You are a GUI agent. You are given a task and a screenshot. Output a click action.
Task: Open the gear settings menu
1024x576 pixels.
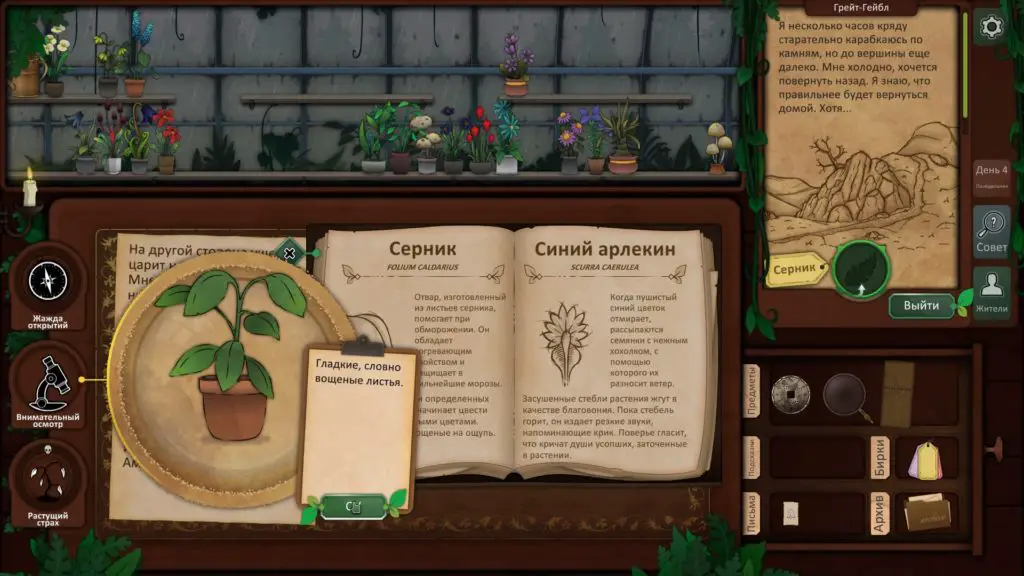[990, 27]
